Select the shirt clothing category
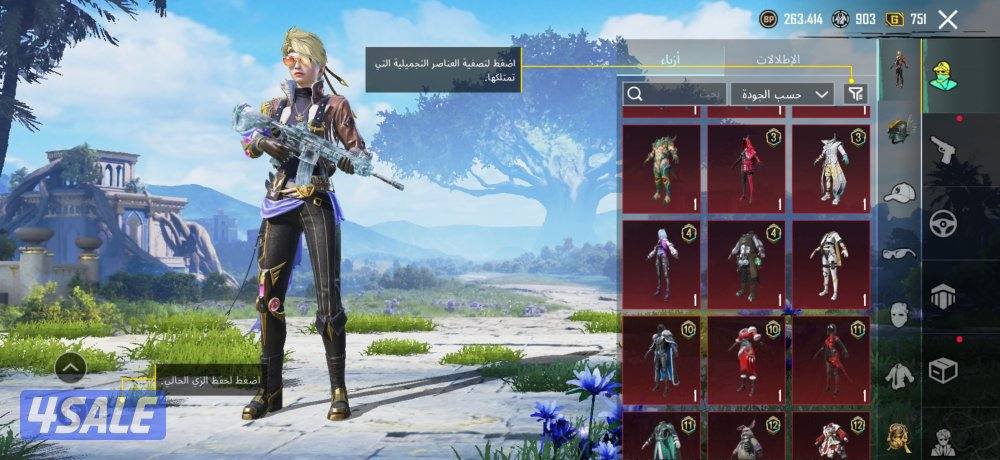 point(900,375)
